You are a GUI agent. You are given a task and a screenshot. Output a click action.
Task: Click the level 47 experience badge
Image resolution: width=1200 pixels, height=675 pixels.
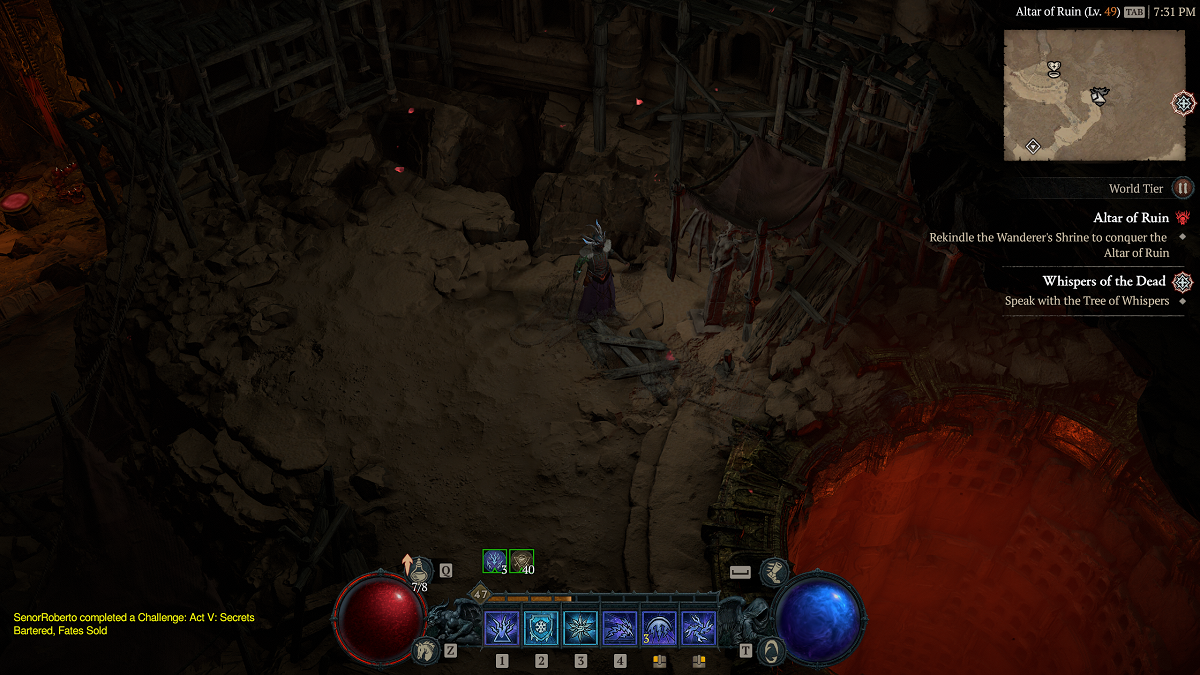[481, 594]
